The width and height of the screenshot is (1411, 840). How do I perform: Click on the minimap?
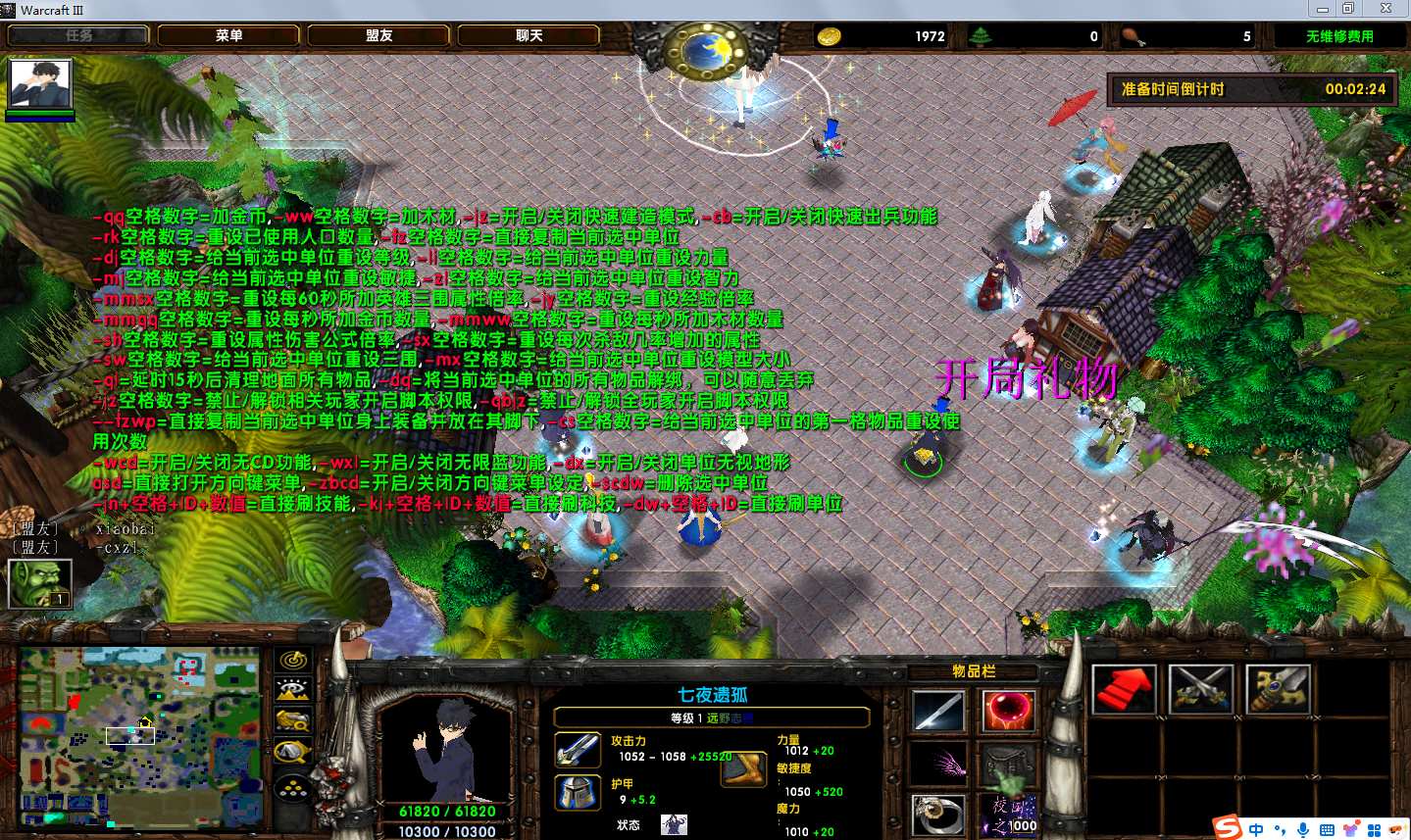(140, 734)
